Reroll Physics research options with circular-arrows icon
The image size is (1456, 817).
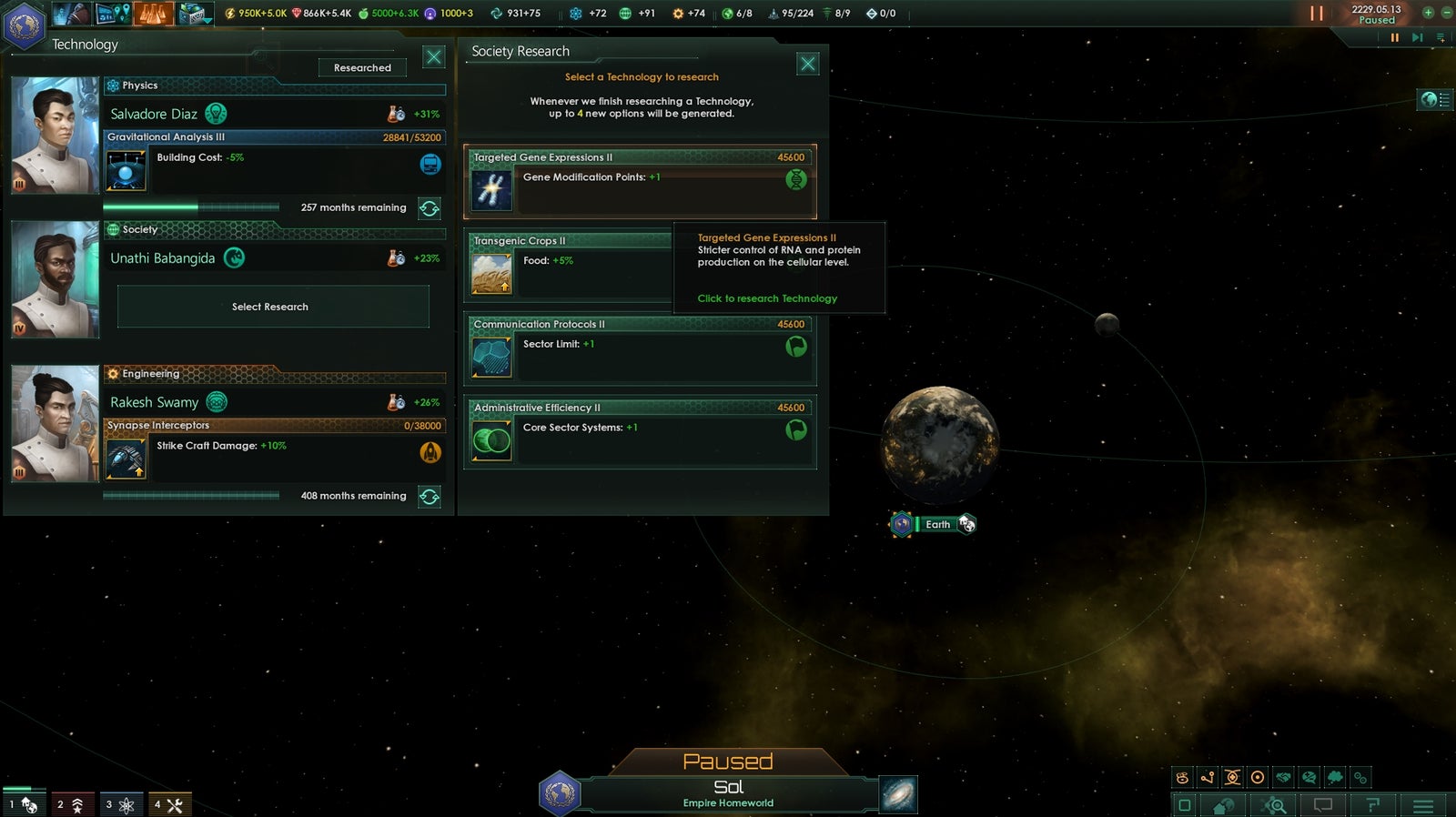(428, 208)
